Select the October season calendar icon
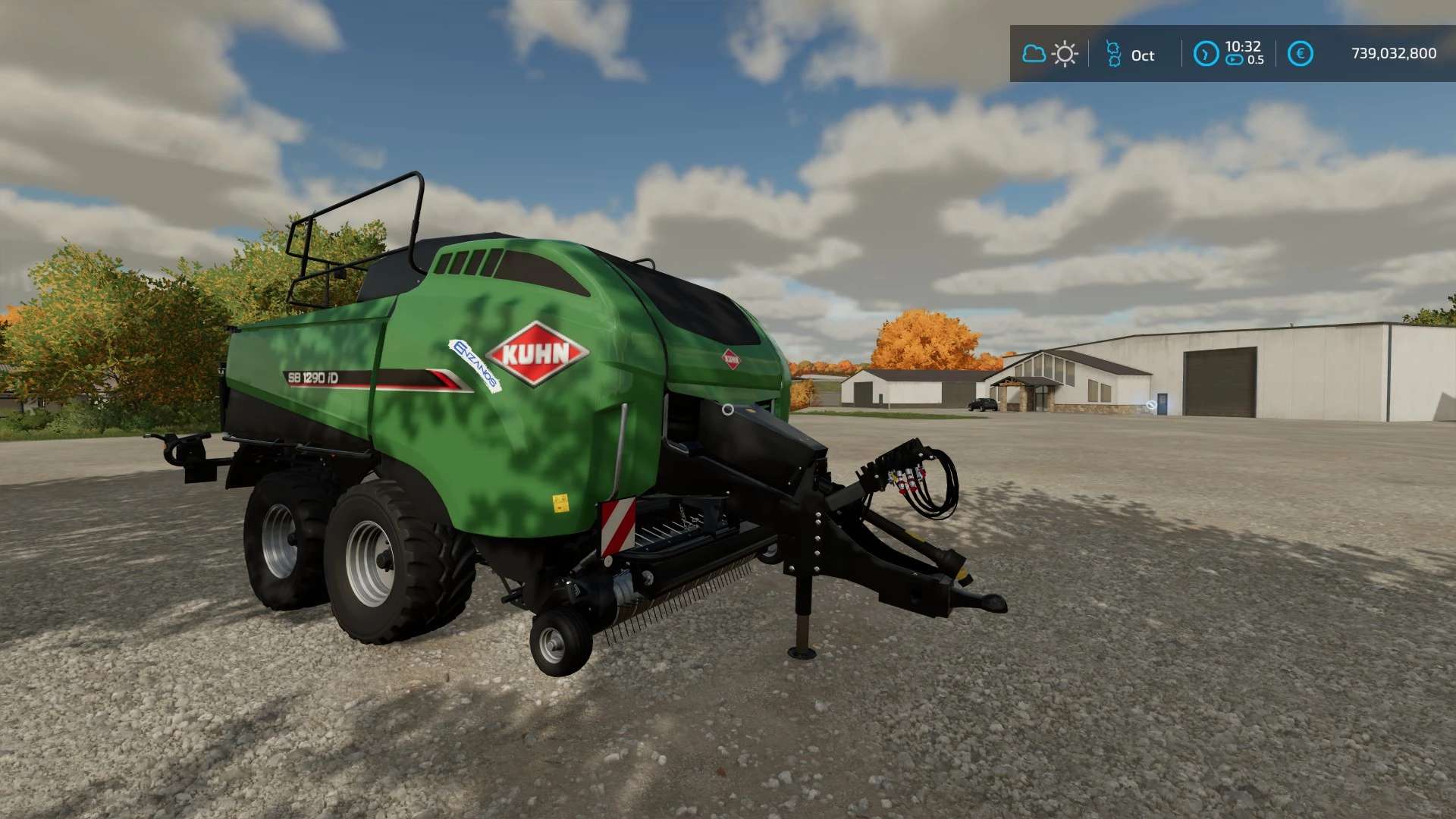 coord(1113,54)
